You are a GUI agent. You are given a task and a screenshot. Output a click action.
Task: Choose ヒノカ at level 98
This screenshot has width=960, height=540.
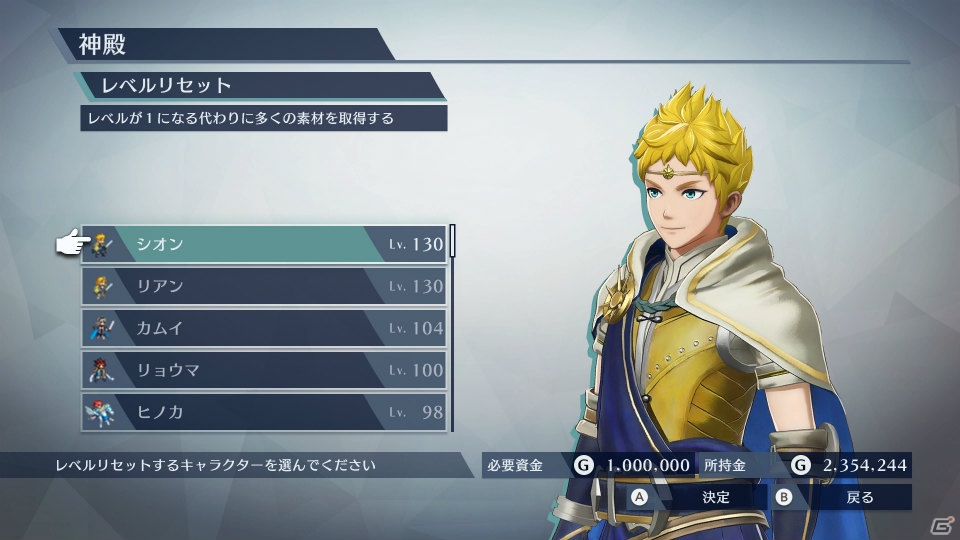(x=263, y=411)
